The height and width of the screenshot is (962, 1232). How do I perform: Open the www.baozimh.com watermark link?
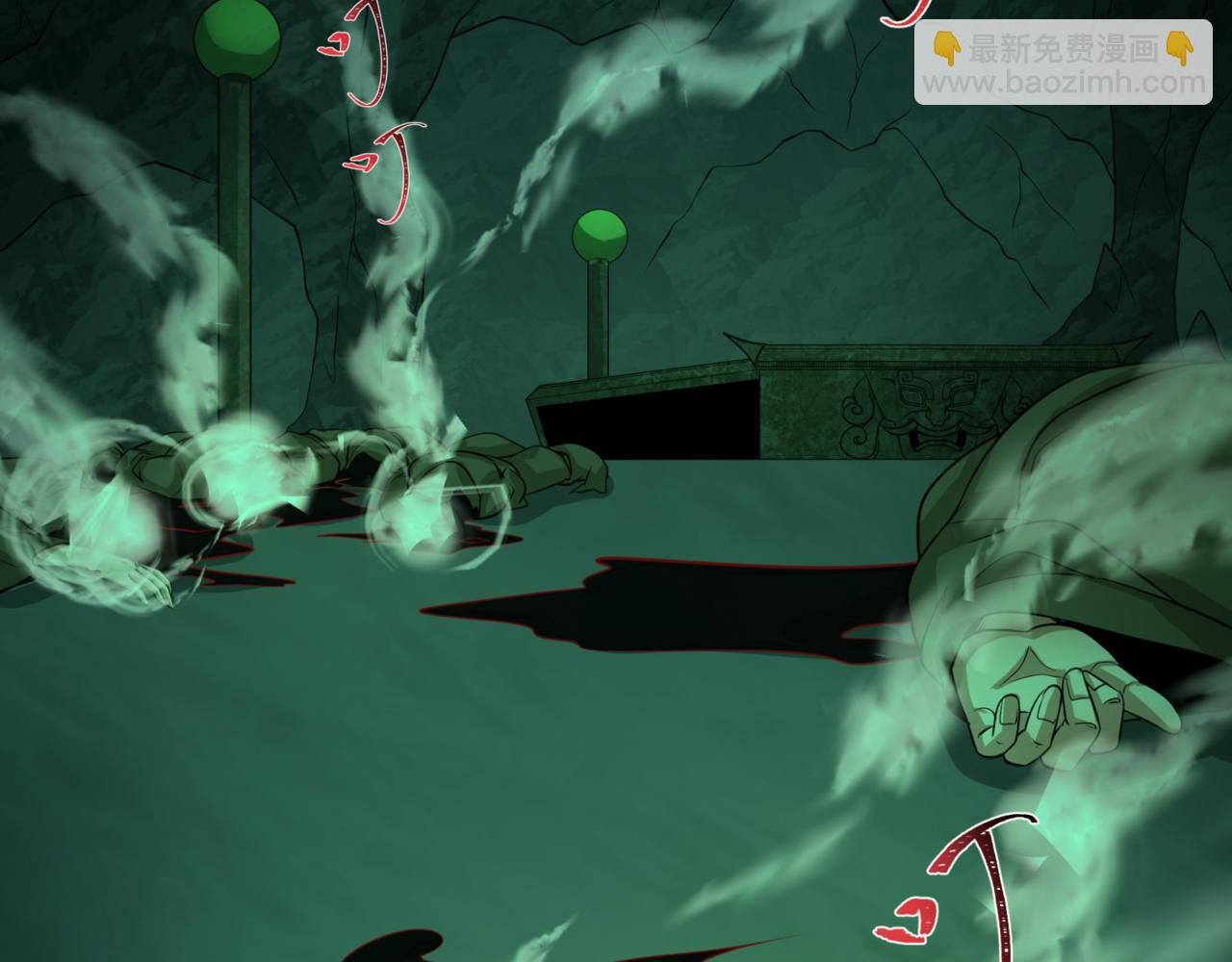point(1065,83)
